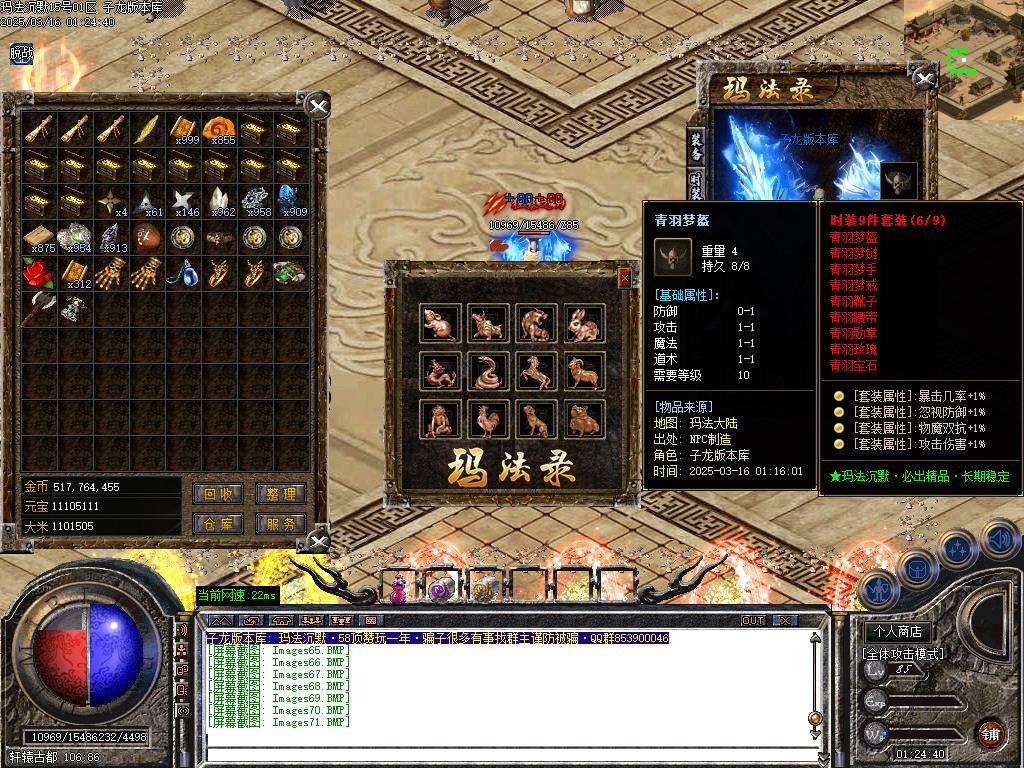Click the red 铺 shop button
This screenshot has width=1024, height=768.
point(991,733)
